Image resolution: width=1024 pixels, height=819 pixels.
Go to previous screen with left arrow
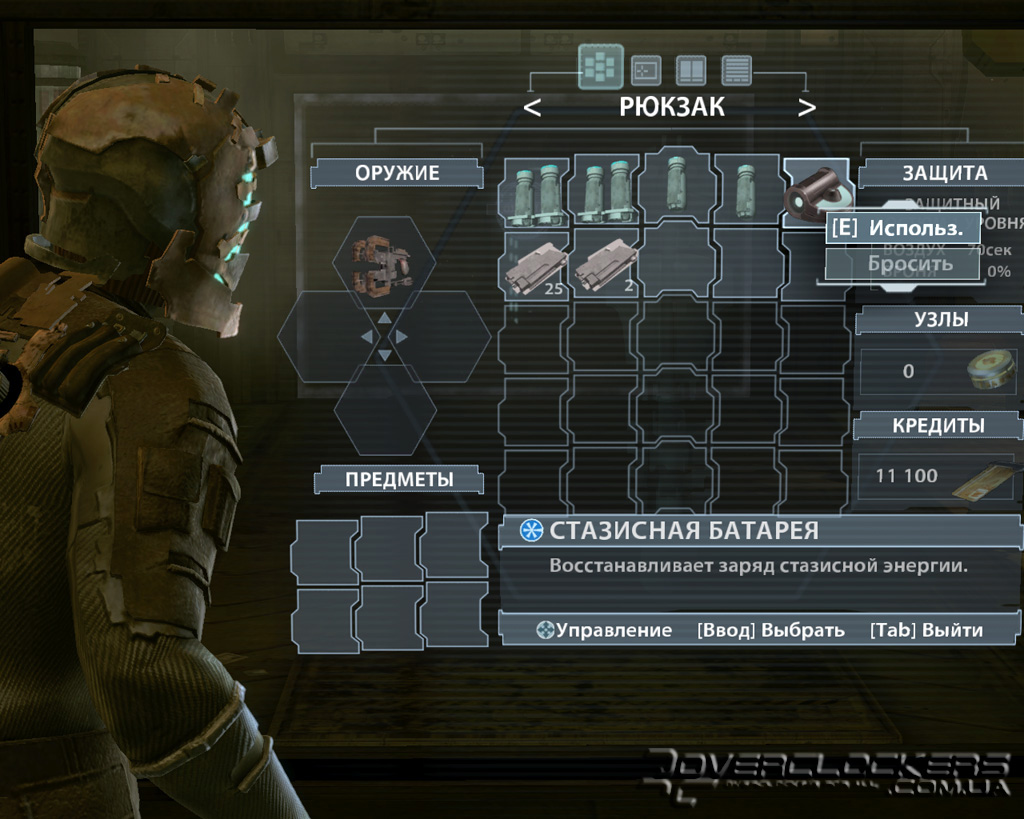coord(533,108)
